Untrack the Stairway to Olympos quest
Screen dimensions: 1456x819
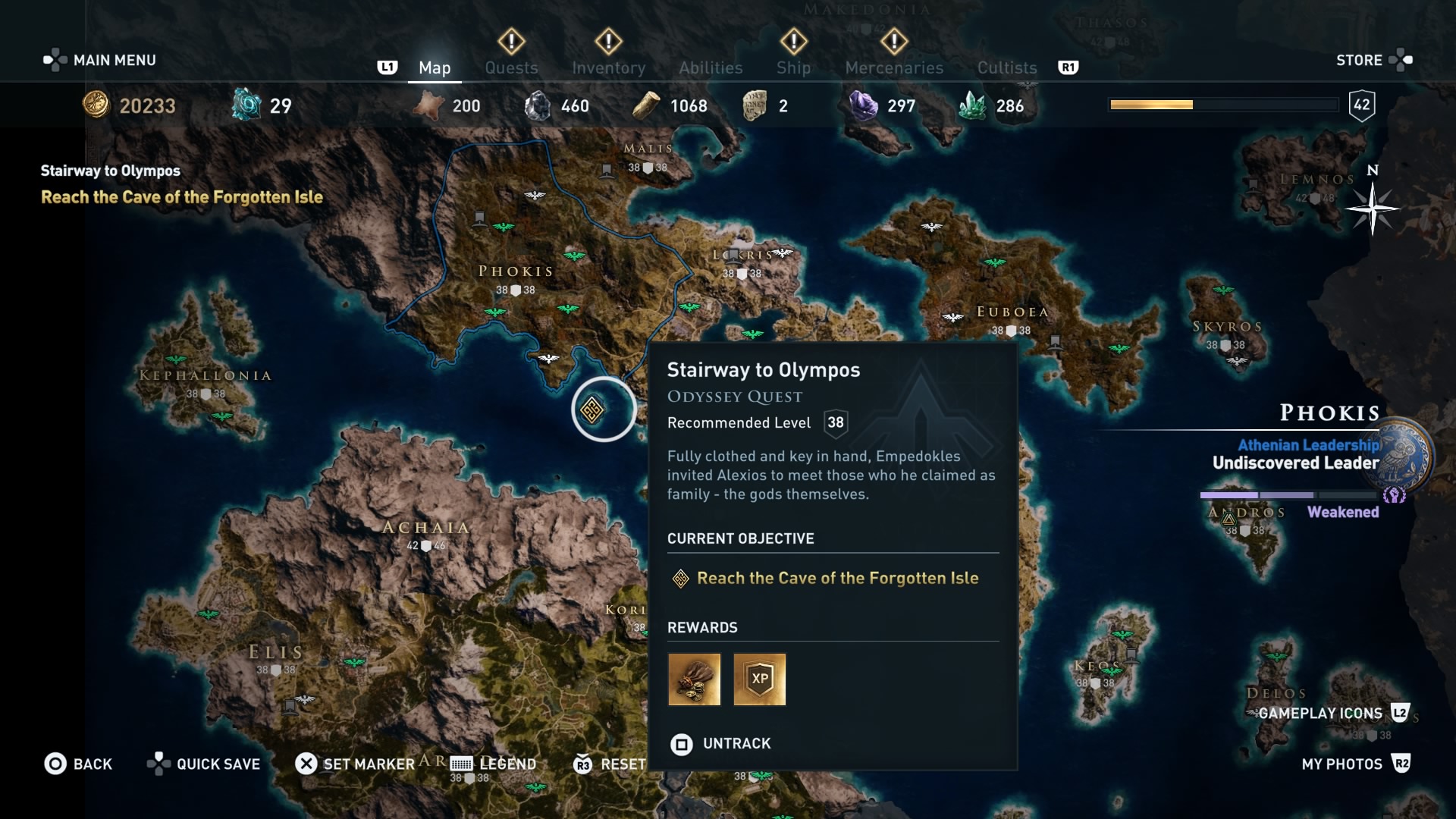point(720,744)
